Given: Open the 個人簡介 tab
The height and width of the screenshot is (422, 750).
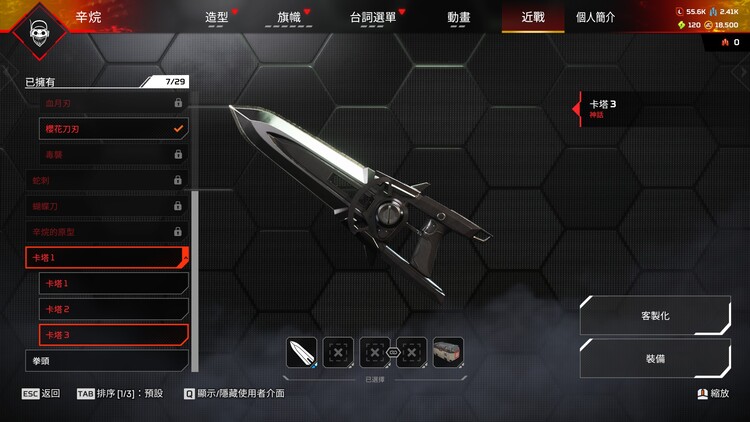Looking at the screenshot, I should pos(596,17).
